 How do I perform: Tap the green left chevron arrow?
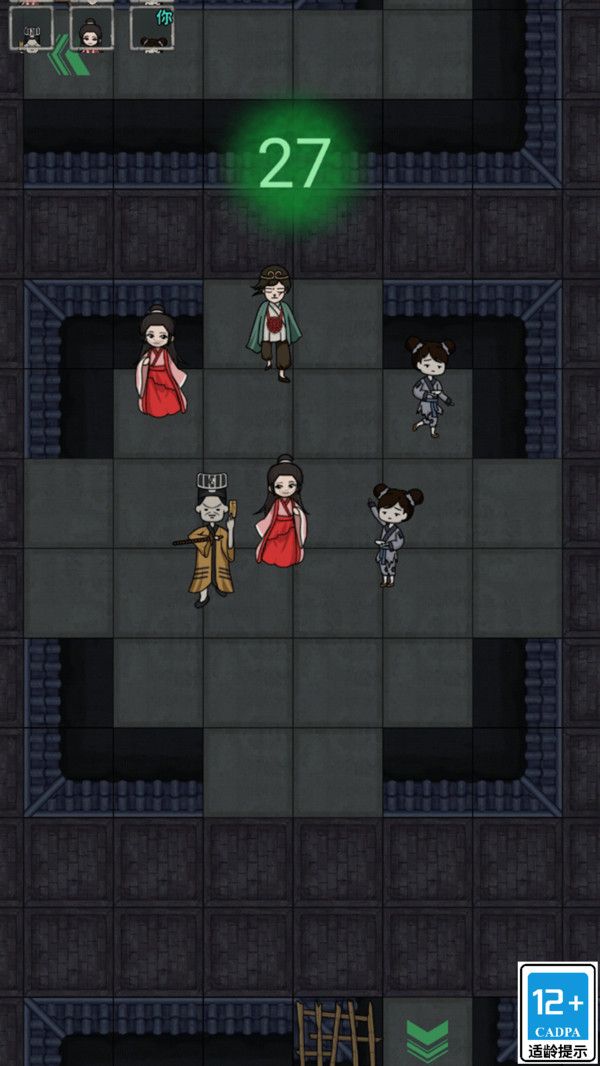tap(66, 56)
